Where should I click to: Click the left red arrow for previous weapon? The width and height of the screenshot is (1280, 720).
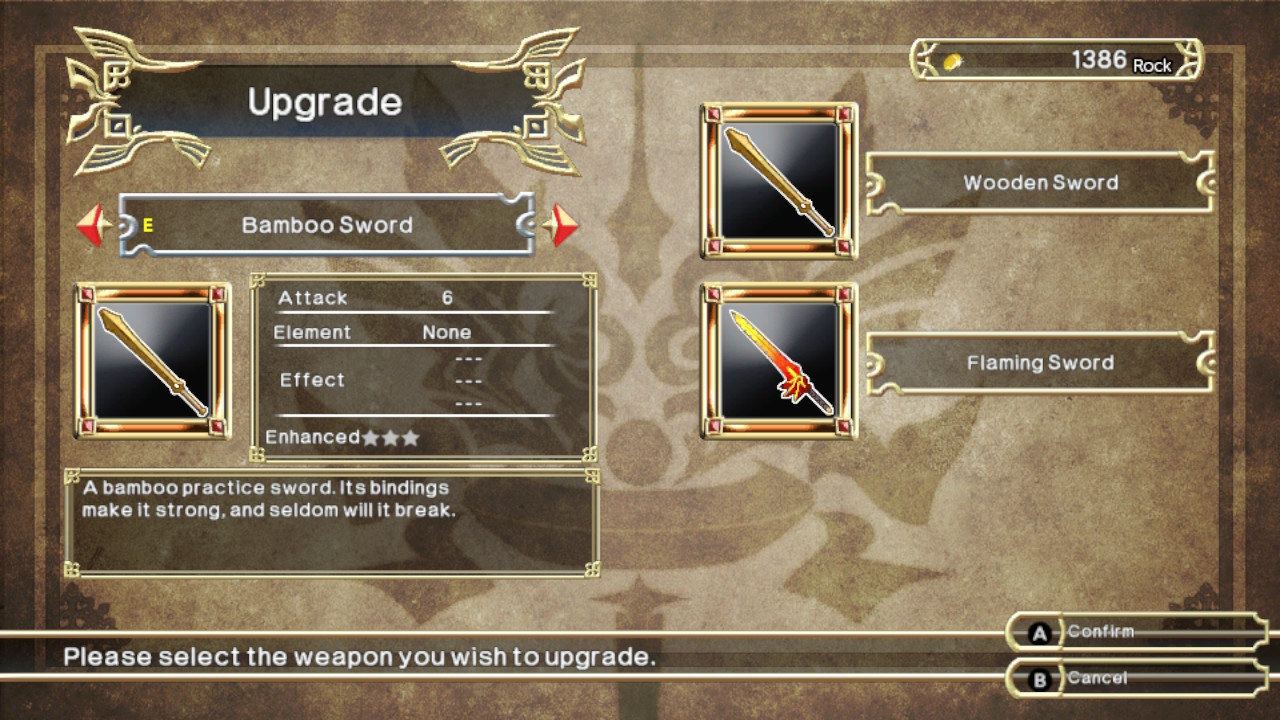coord(92,224)
